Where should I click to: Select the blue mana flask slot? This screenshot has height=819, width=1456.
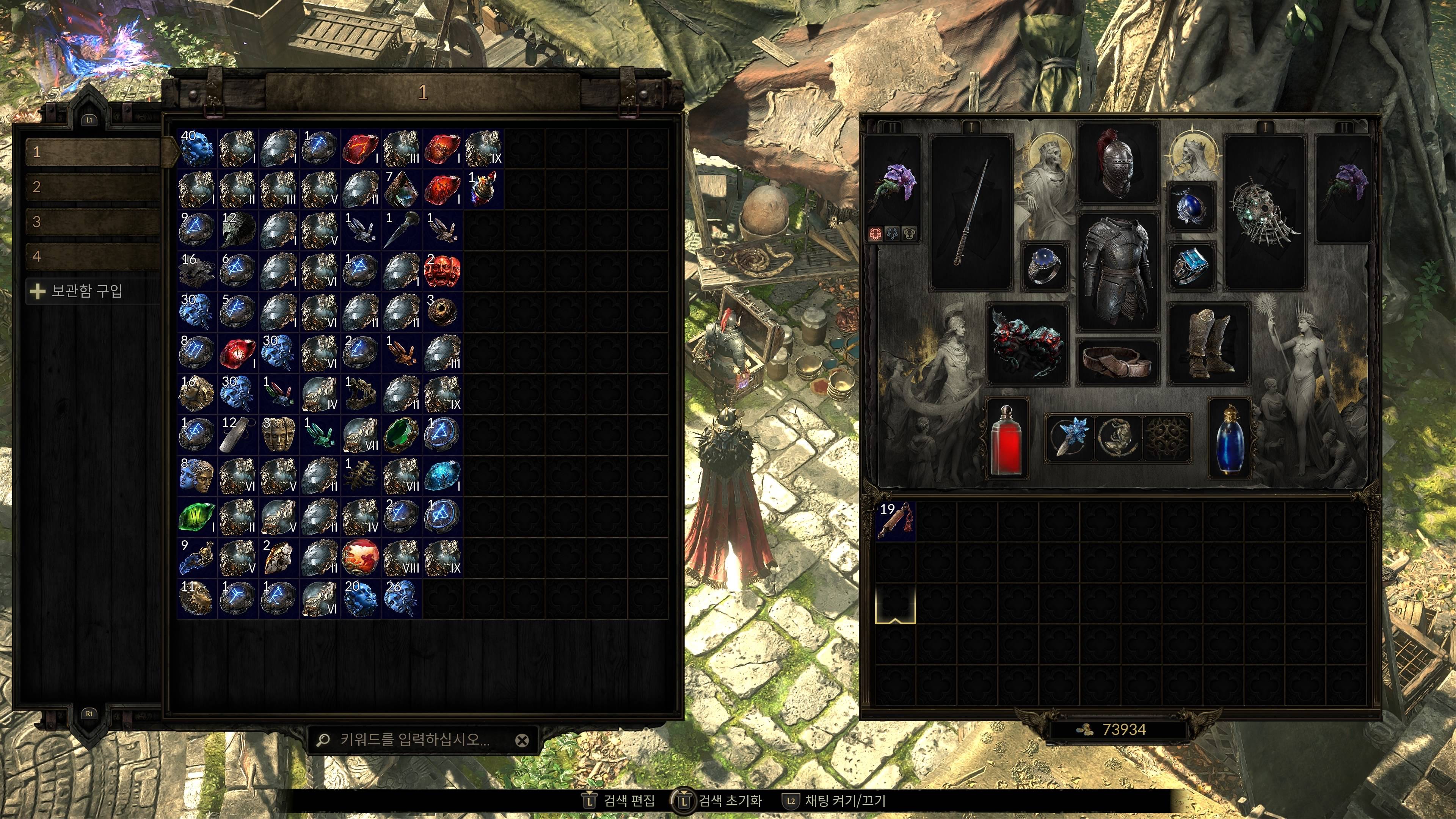1229,439
